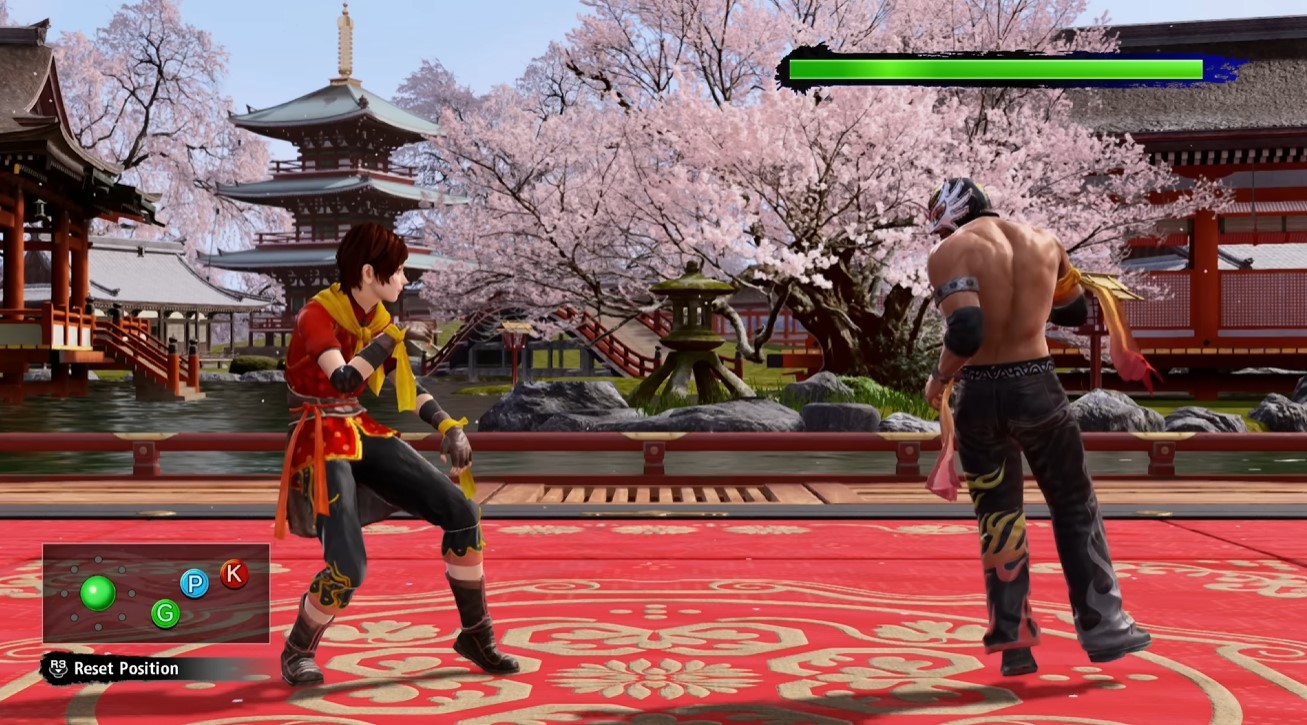Image resolution: width=1307 pixels, height=725 pixels.
Task: Click the green analog stick indicator
Action: tap(98, 591)
